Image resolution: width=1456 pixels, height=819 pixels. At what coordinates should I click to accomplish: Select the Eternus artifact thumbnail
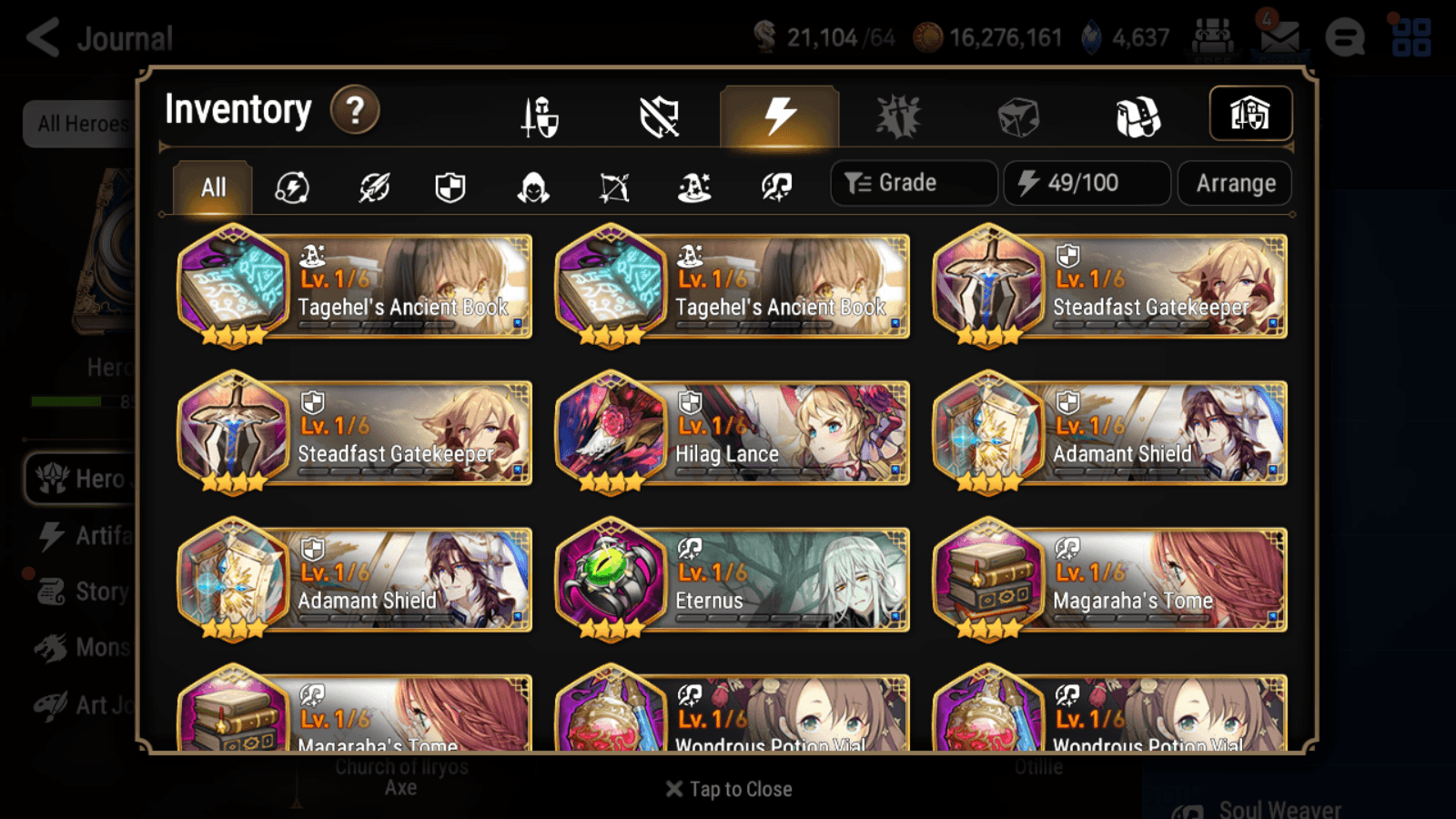coord(612,578)
